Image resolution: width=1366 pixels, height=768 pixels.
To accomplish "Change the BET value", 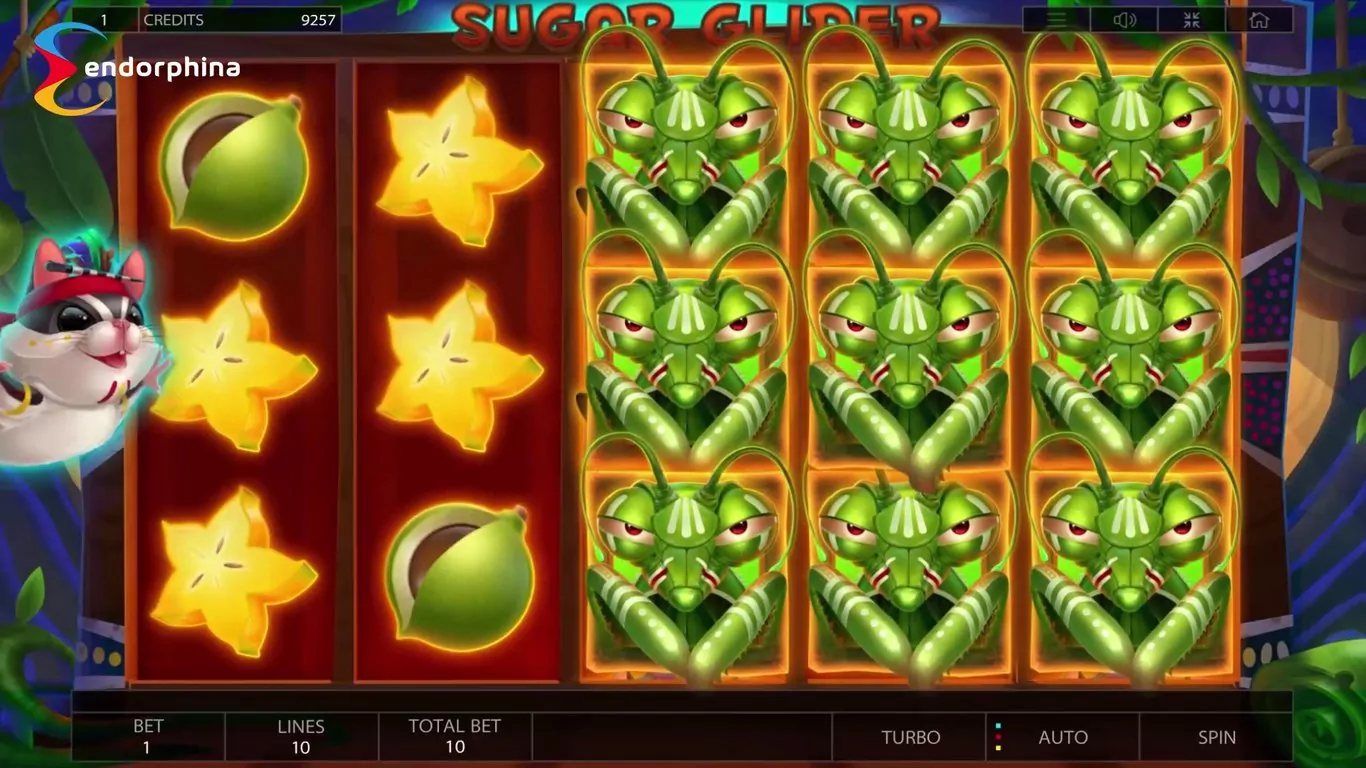I will pos(148,737).
